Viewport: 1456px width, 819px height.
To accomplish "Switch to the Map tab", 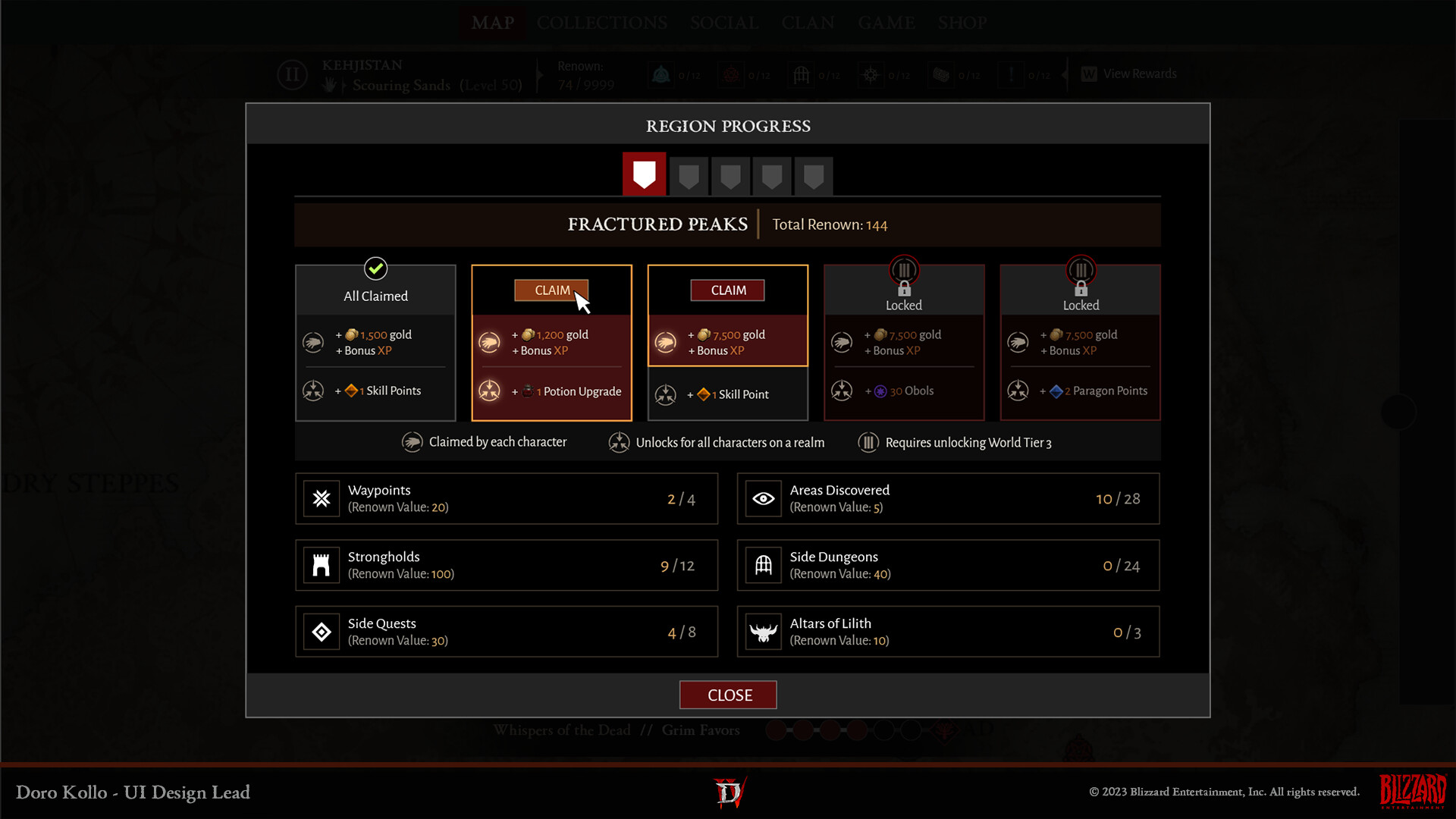I will pos(492,23).
